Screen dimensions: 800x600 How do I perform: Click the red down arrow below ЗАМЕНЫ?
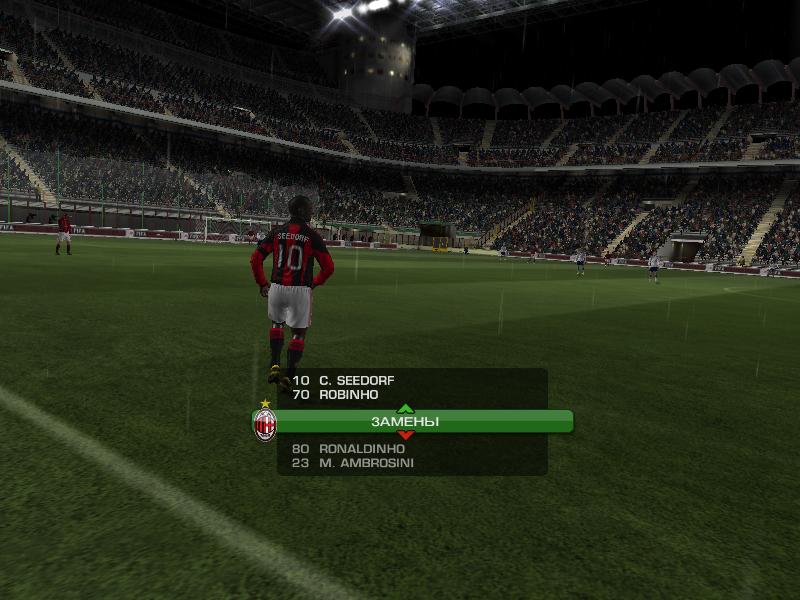[405, 436]
